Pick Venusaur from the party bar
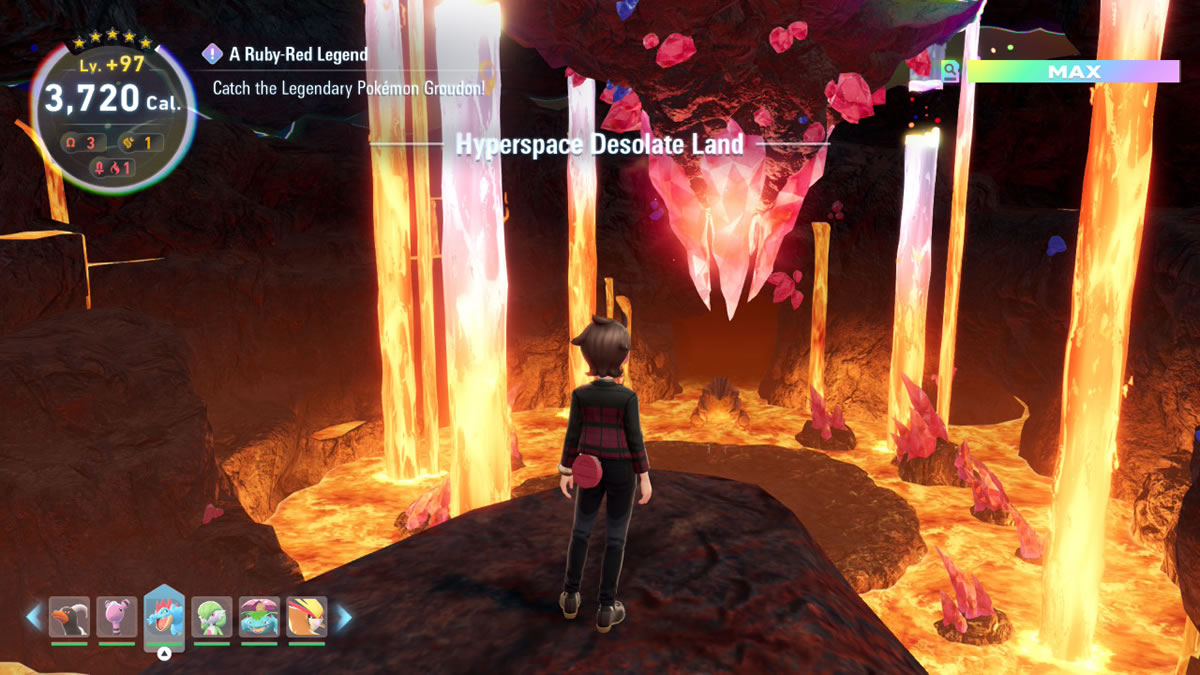The width and height of the screenshot is (1200, 675). click(x=260, y=617)
